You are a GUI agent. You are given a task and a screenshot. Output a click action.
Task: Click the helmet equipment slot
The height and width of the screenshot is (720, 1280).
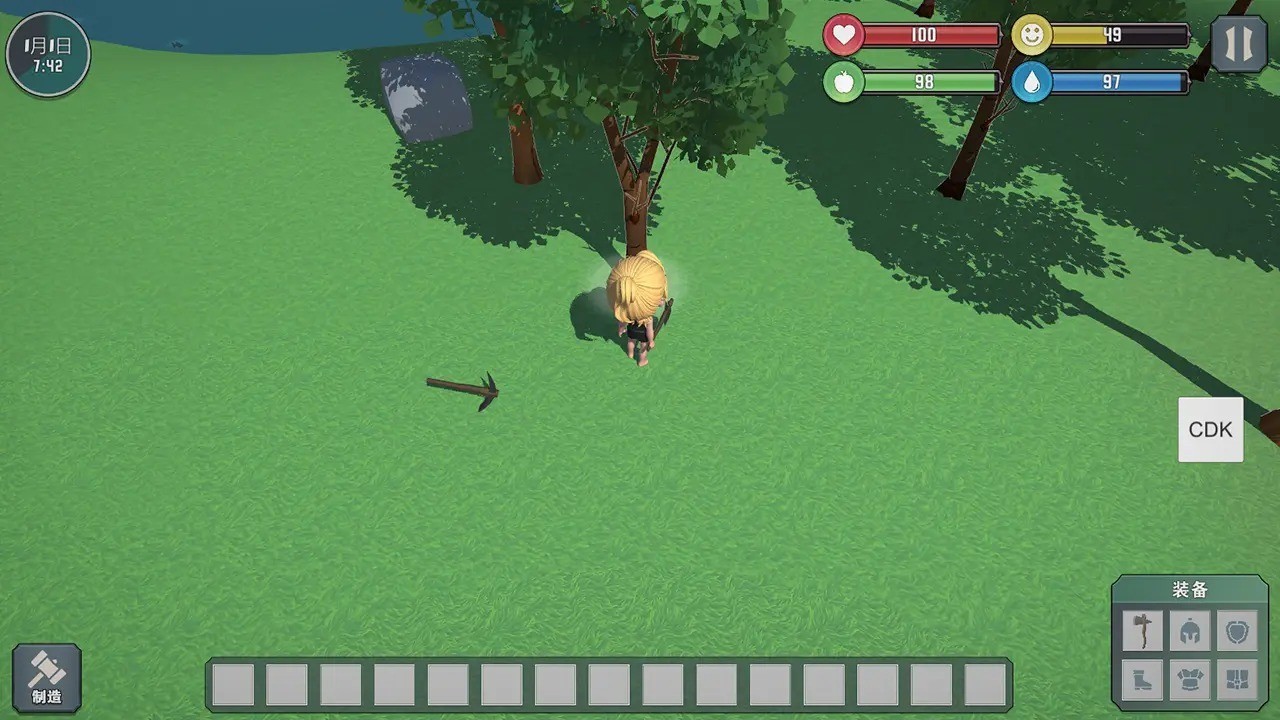(x=1190, y=630)
